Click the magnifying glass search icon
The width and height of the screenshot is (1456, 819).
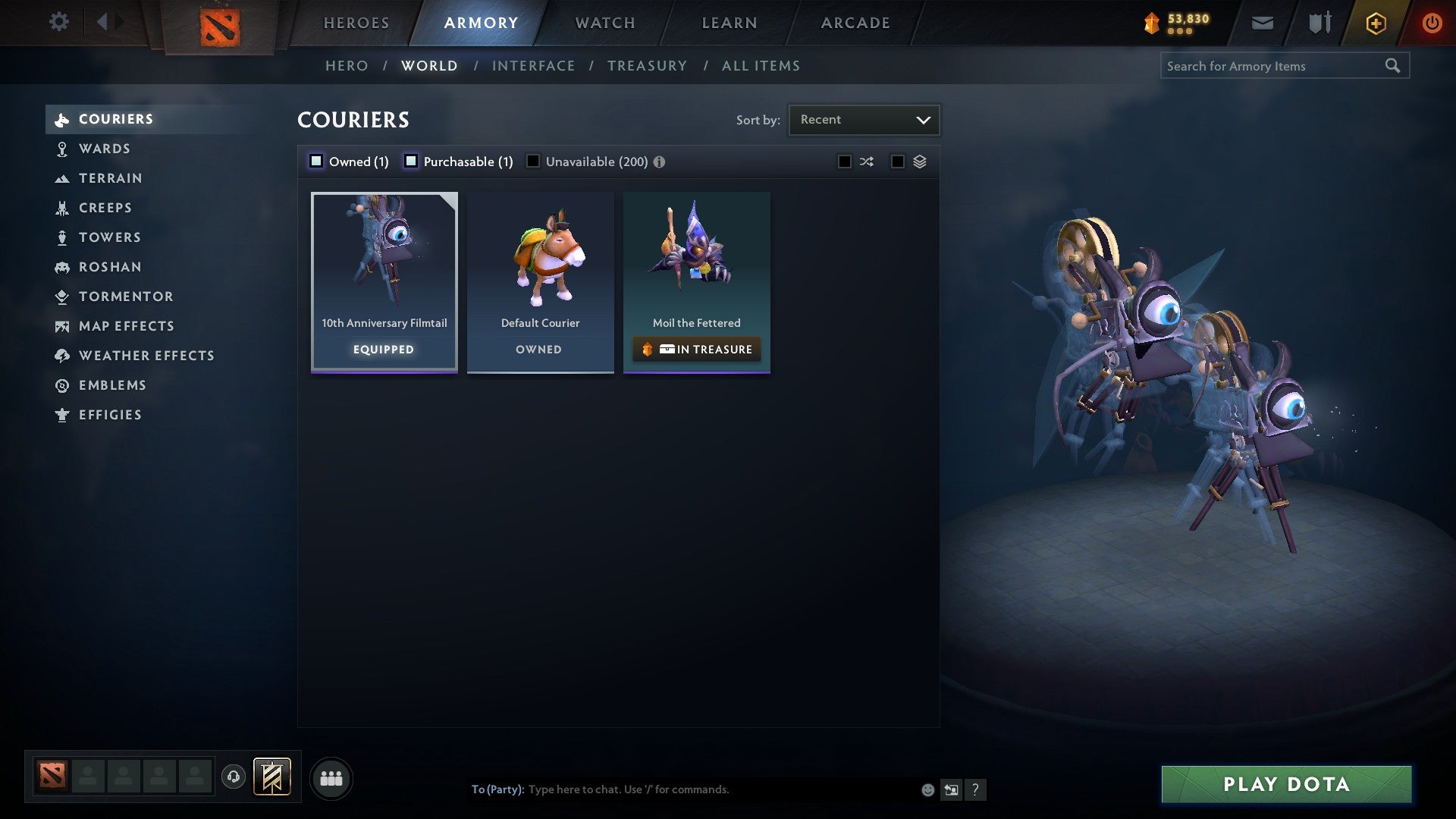(x=1394, y=65)
